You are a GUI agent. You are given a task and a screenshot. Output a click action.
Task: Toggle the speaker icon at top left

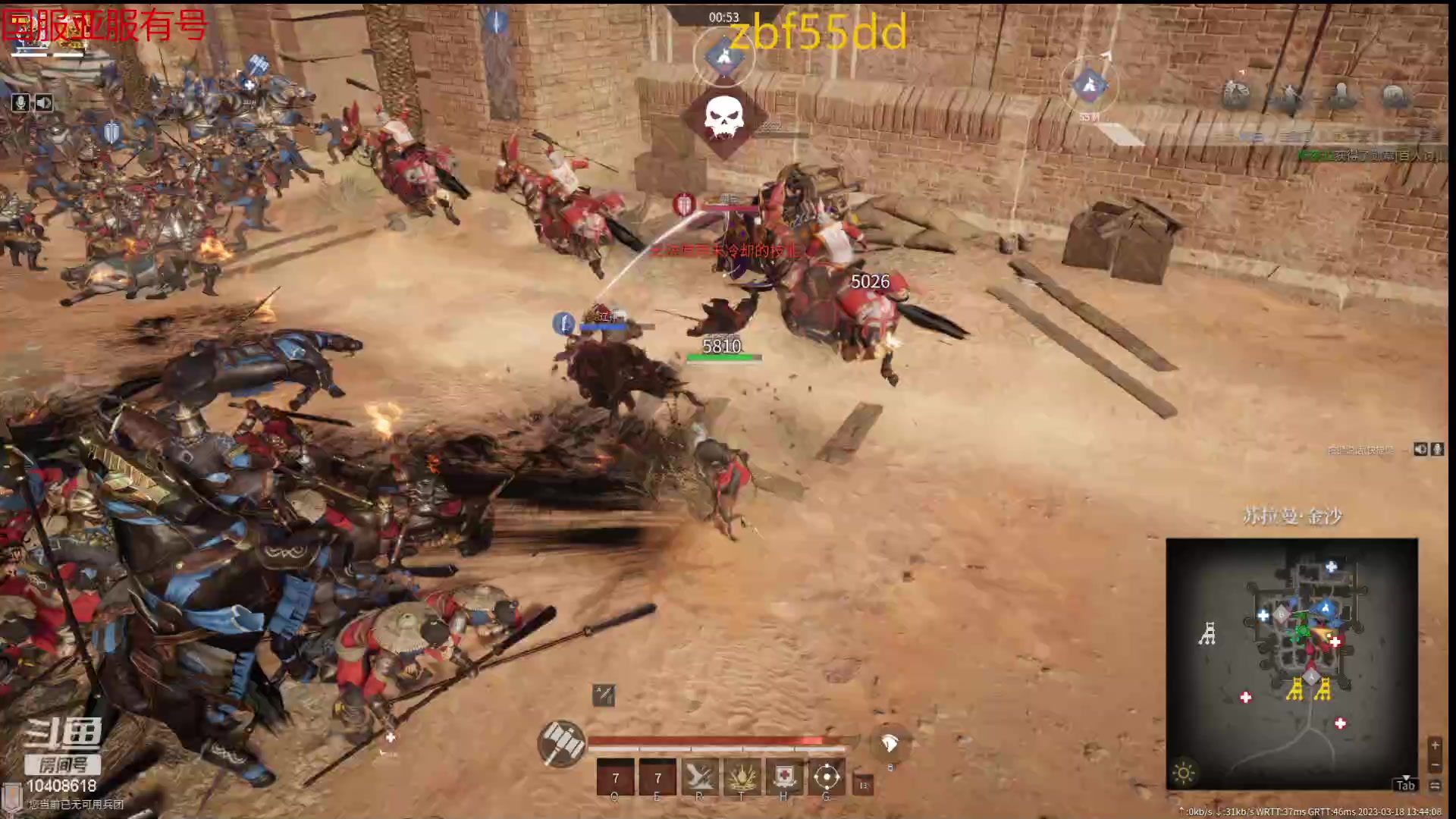(44, 102)
